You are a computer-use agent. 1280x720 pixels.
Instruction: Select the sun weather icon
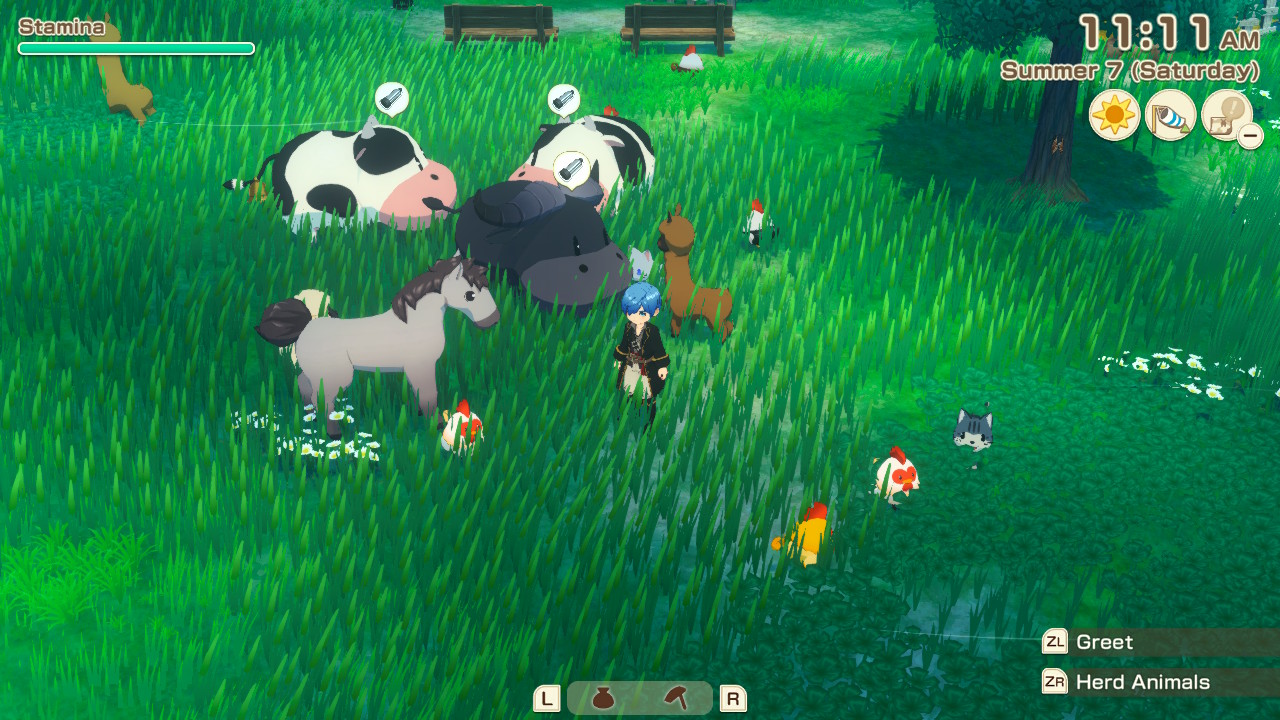tap(1113, 116)
